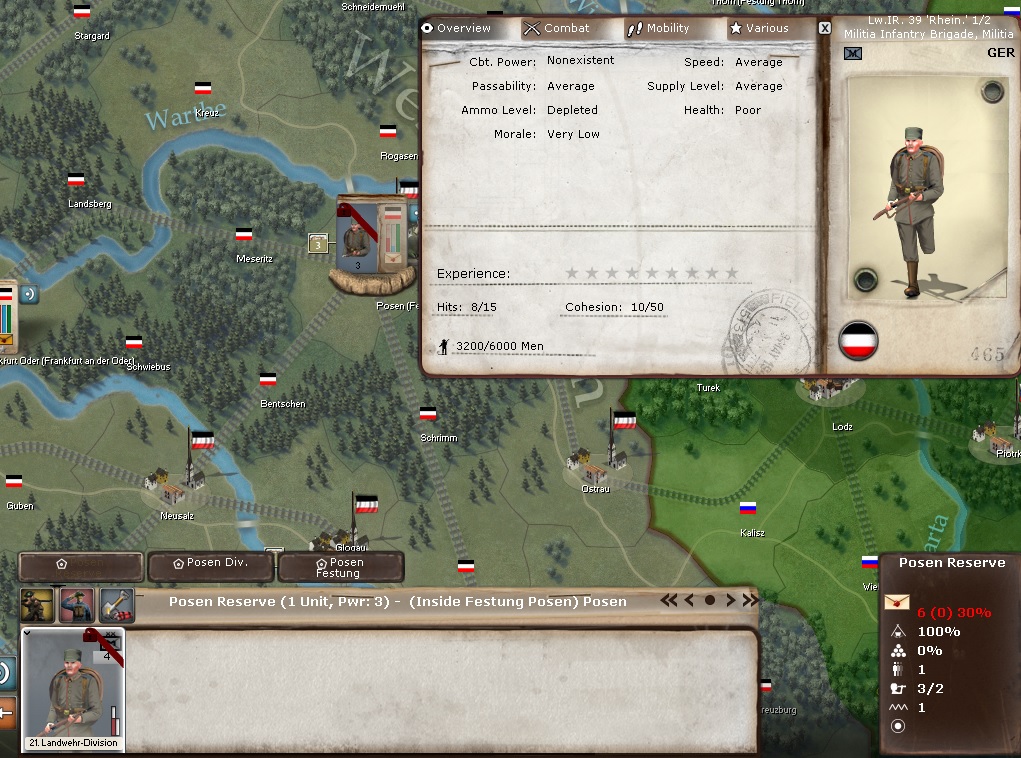Select the shovel and dynamite orders icon
This screenshot has height=758, width=1021.
(116, 605)
